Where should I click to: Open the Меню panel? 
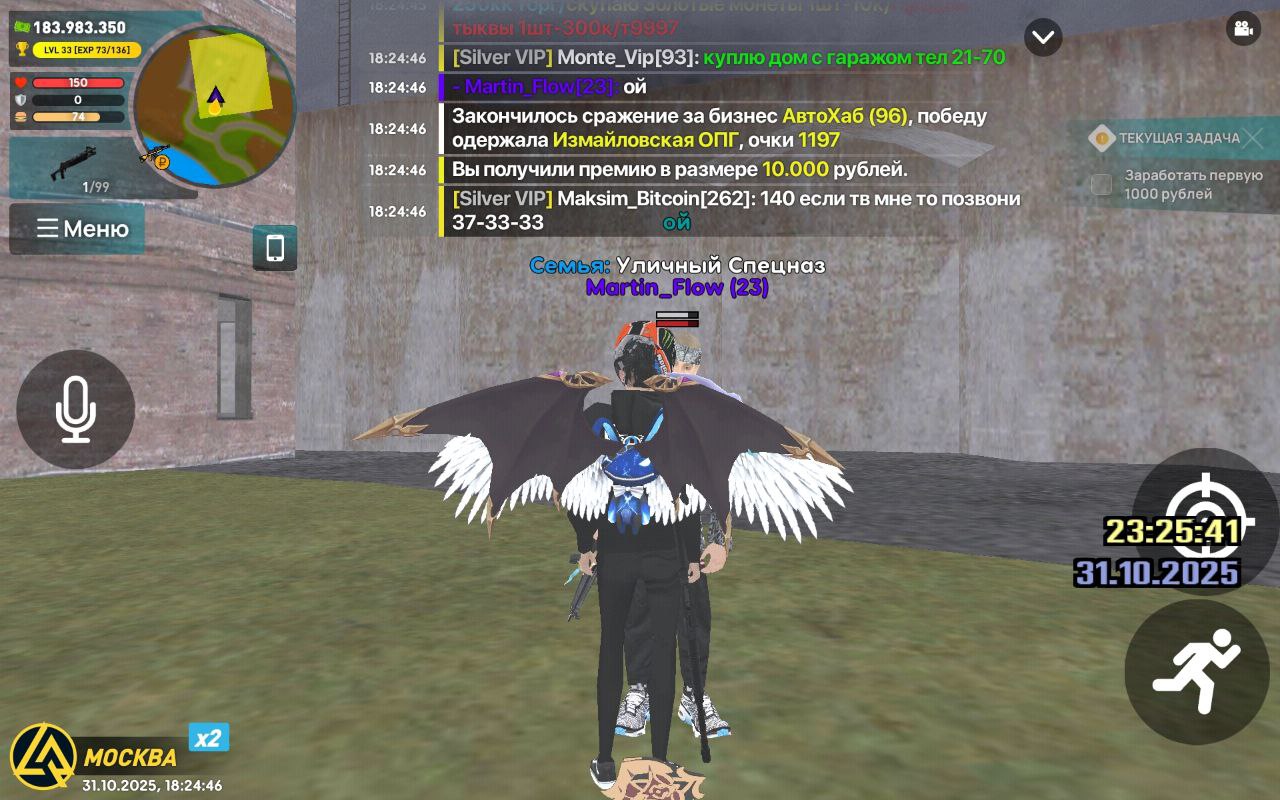[x=77, y=229]
